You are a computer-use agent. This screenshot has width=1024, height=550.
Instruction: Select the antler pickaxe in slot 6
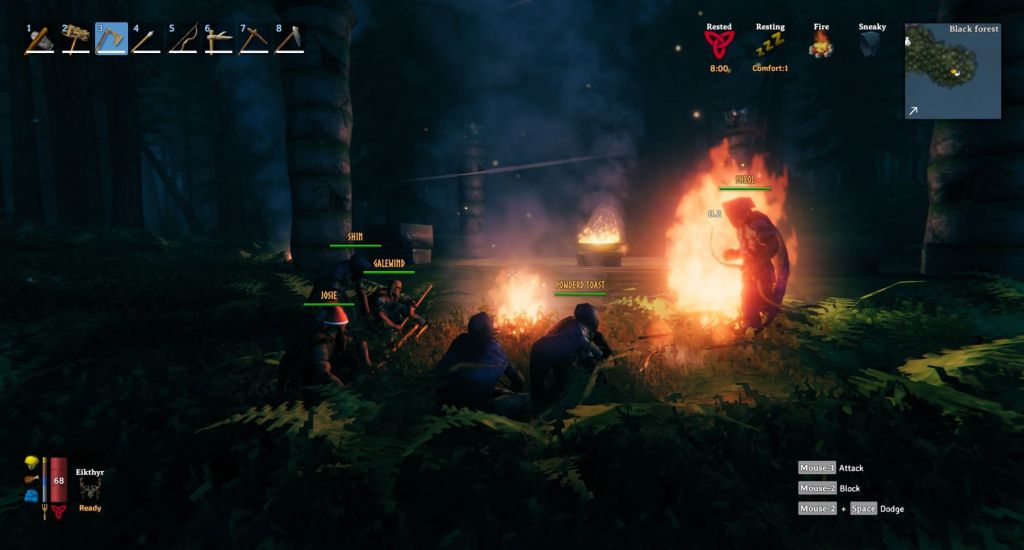point(218,39)
